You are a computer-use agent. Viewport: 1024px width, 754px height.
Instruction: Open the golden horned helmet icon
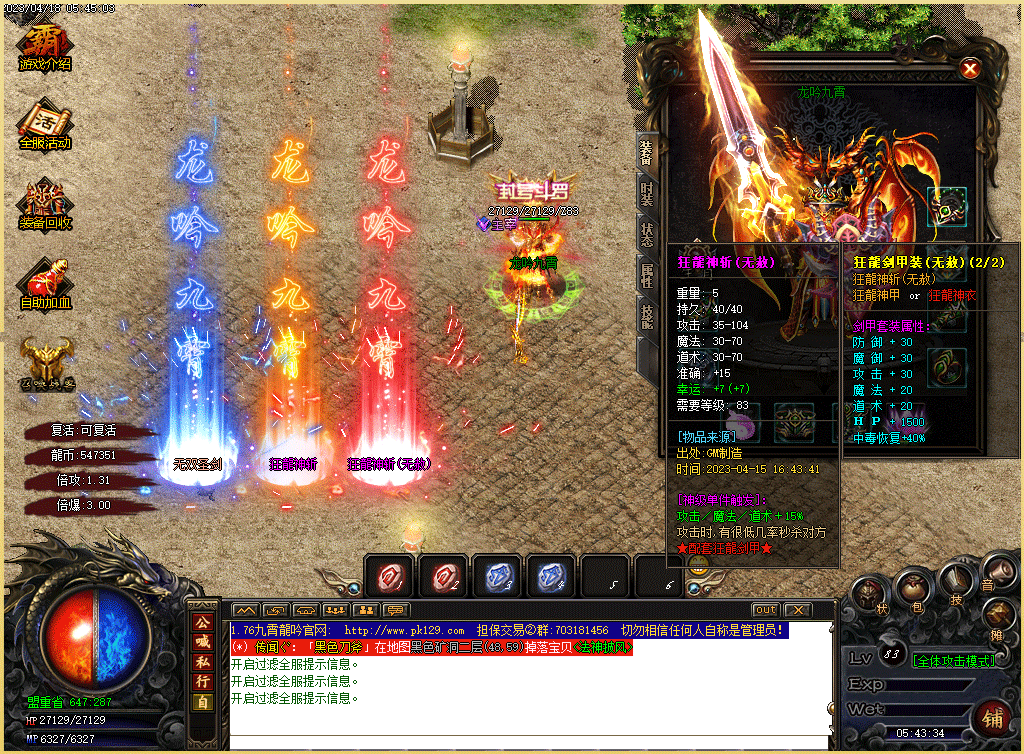point(45,363)
